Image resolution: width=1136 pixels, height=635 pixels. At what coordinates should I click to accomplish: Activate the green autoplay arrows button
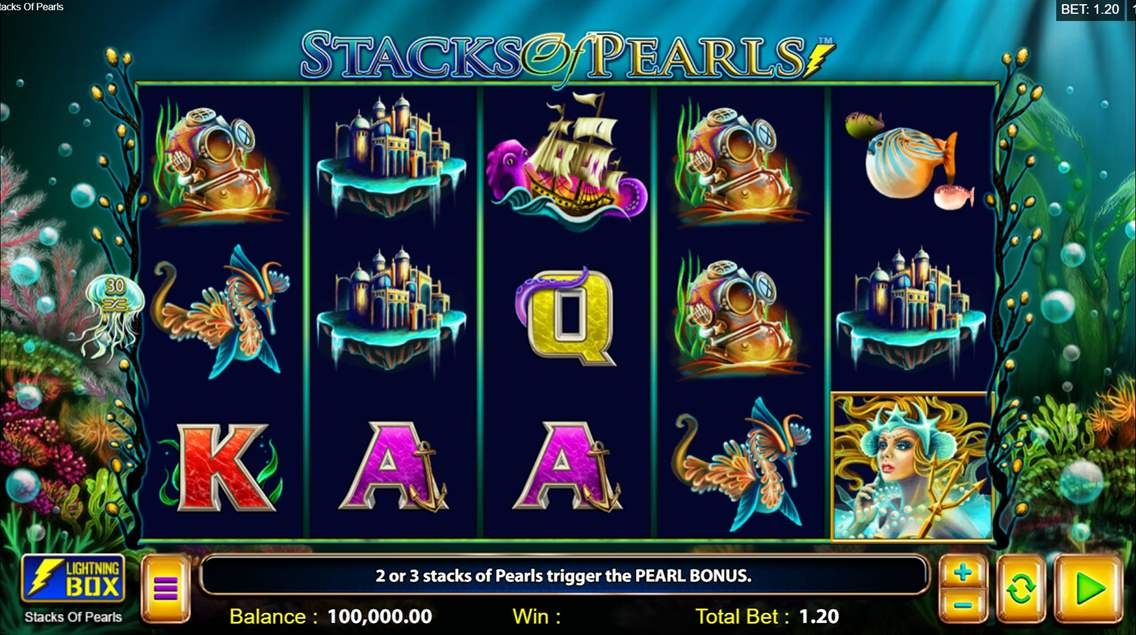1020,589
